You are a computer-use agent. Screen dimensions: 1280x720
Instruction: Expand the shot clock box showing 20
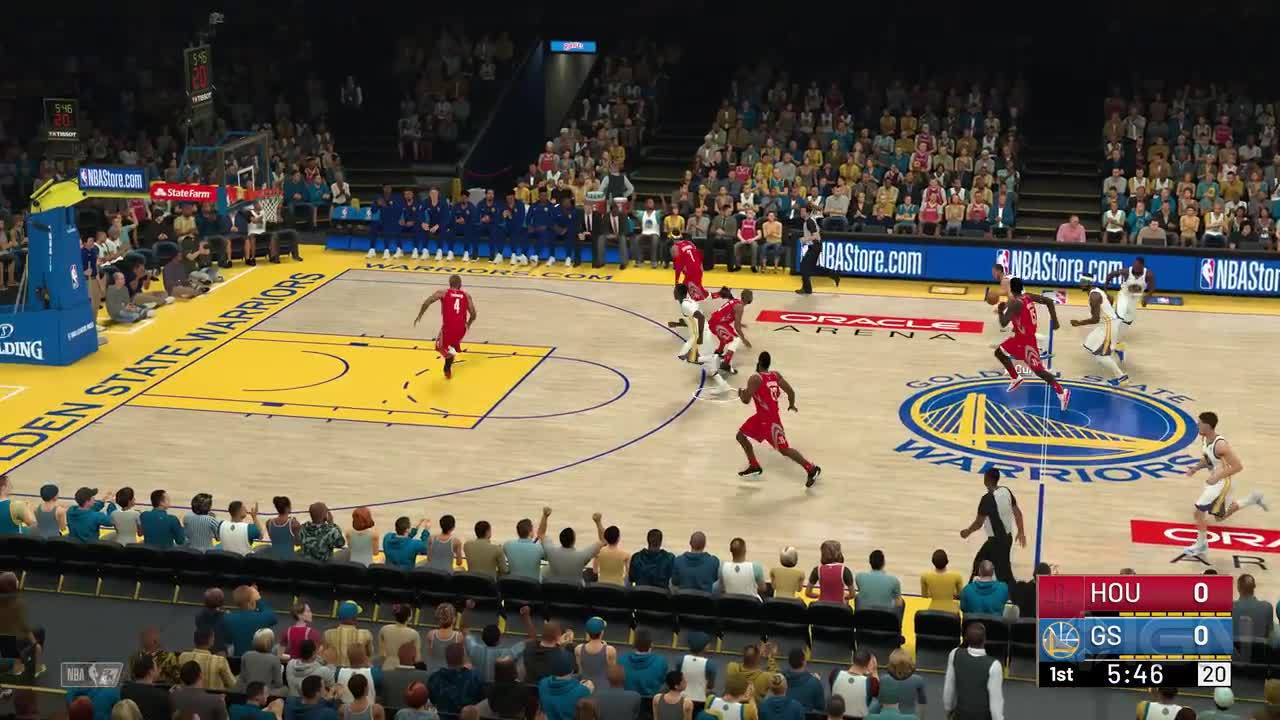pos(1211,672)
